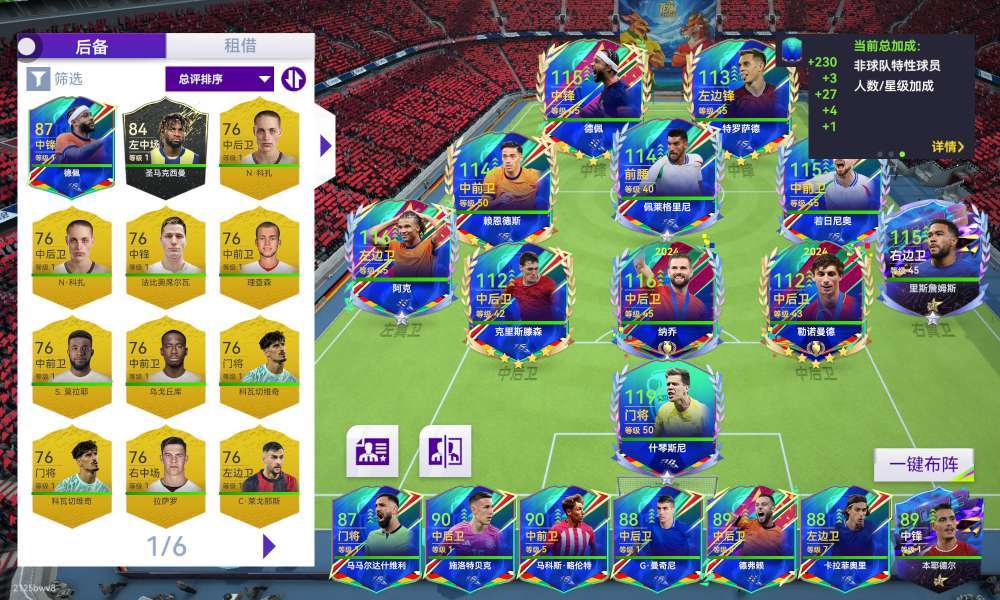Screen dimensions: 1000x600
Task: Switch to the 租借 tab
Action: 240,46
